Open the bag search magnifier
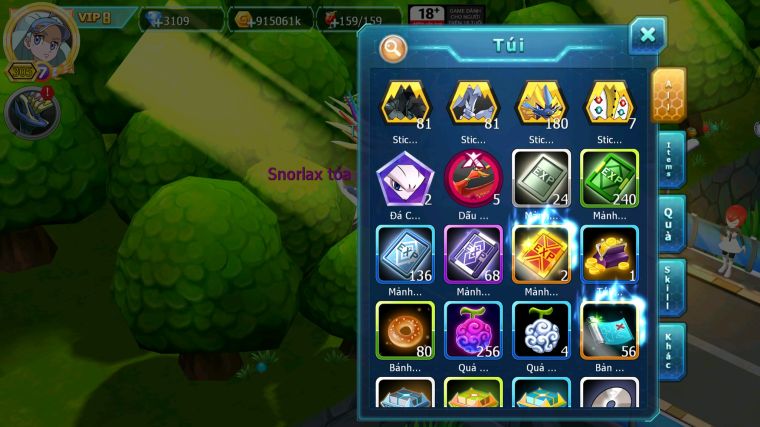 pos(393,47)
